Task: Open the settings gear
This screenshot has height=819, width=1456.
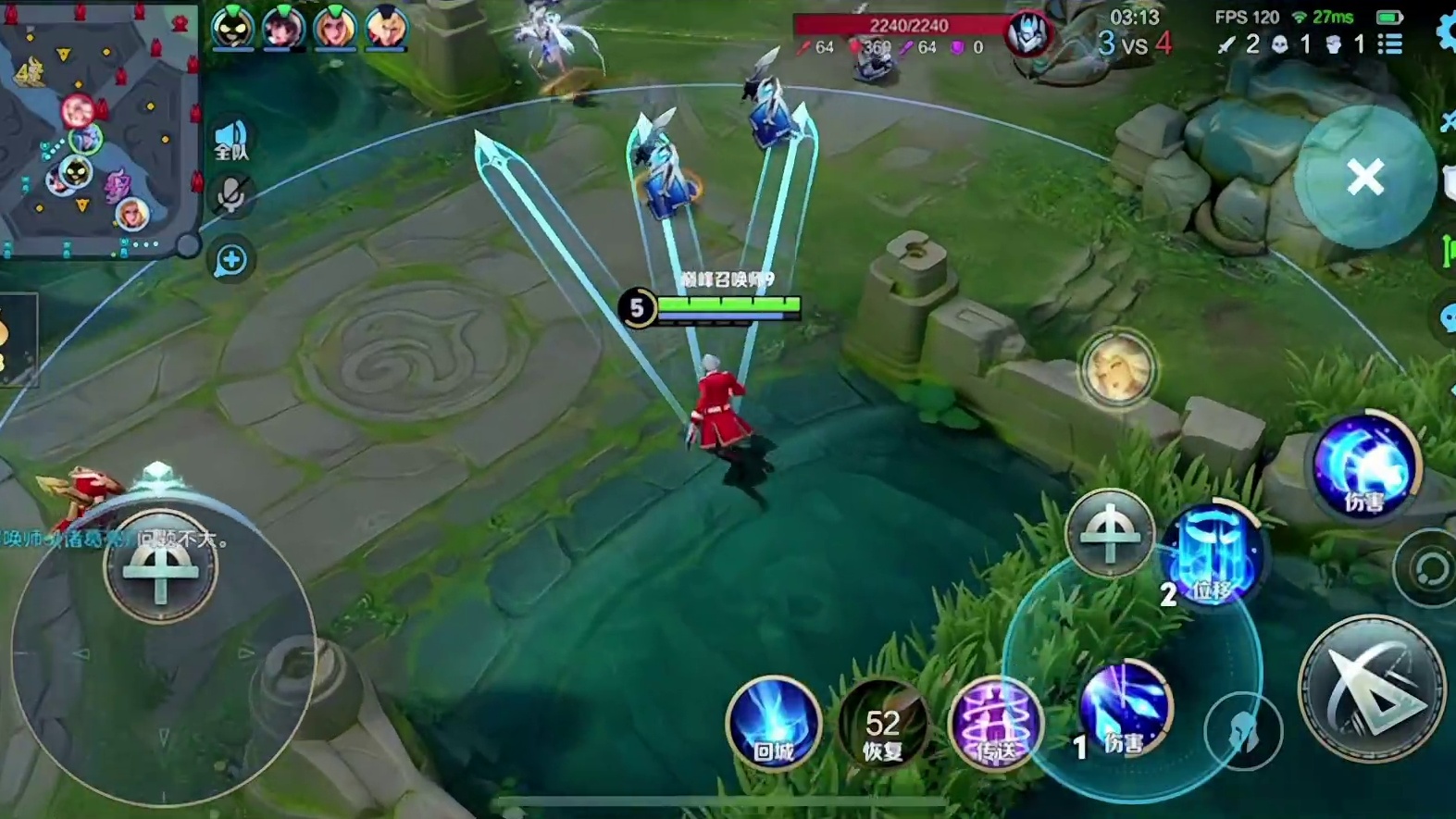Action: pyautogui.click(x=1446, y=33)
